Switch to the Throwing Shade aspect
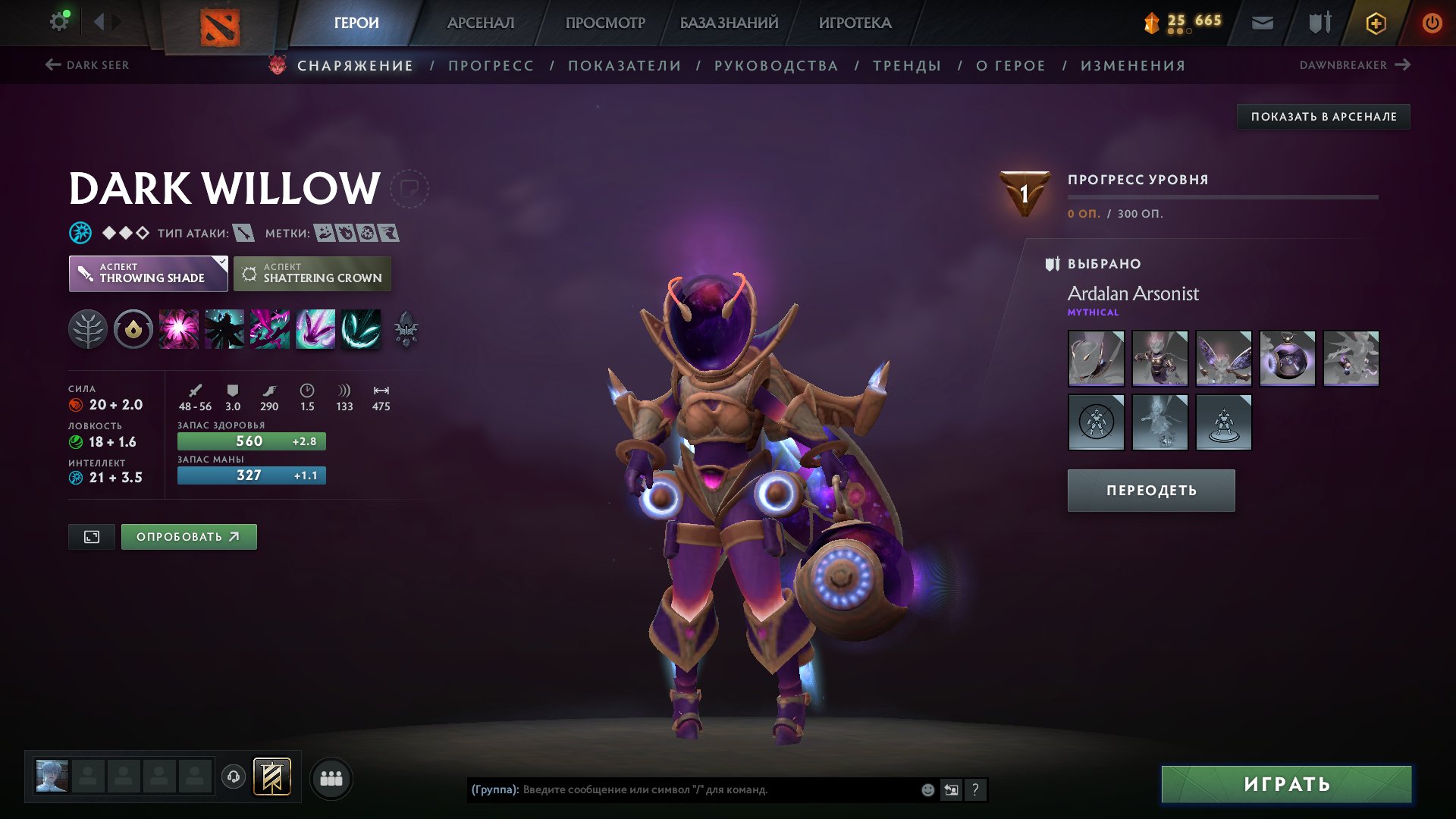The image size is (1456, 819). click(x=149, y=273)
